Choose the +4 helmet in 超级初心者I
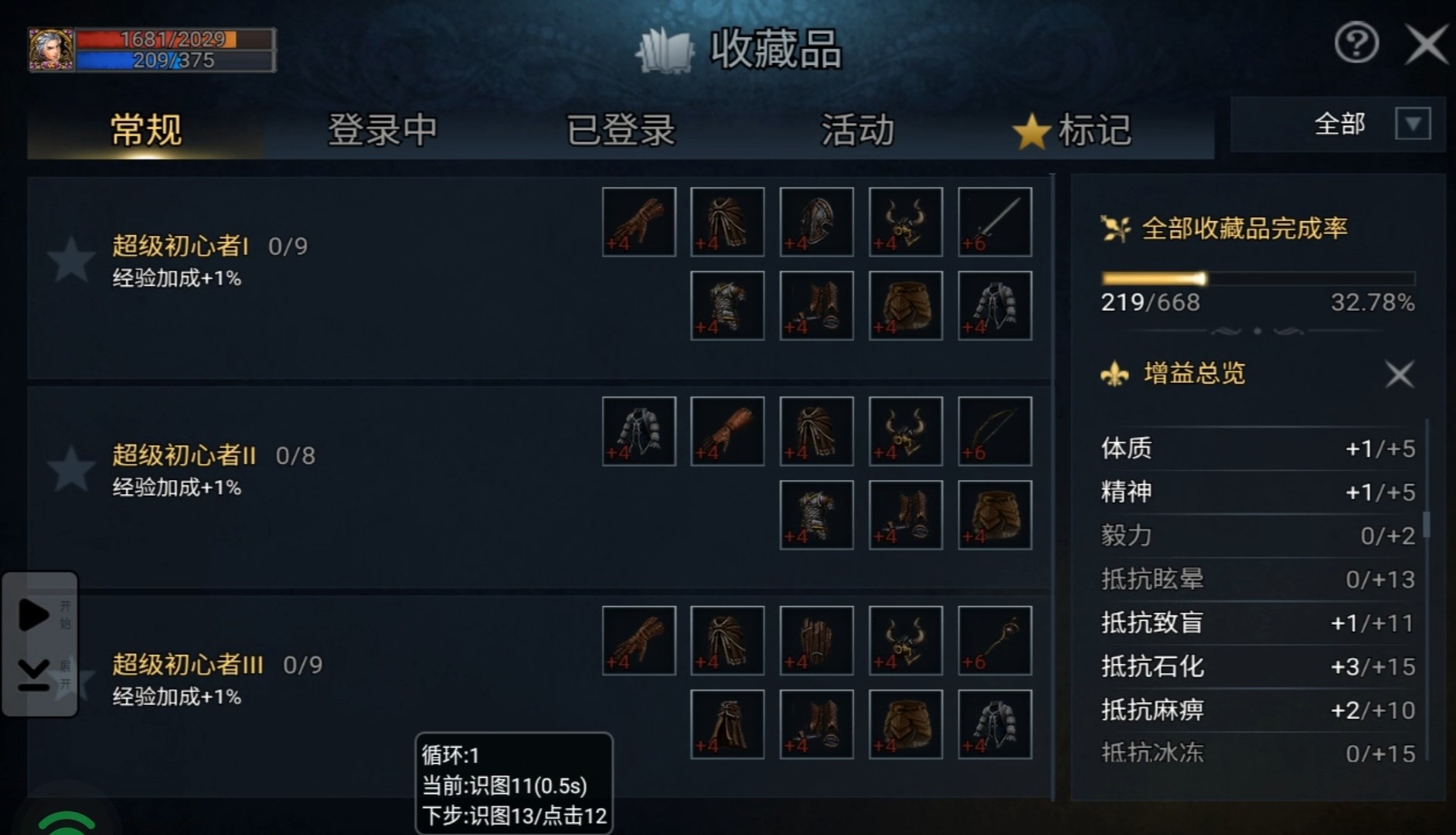The width and height of the screenshot is (1456, 835). coord(816,222)
